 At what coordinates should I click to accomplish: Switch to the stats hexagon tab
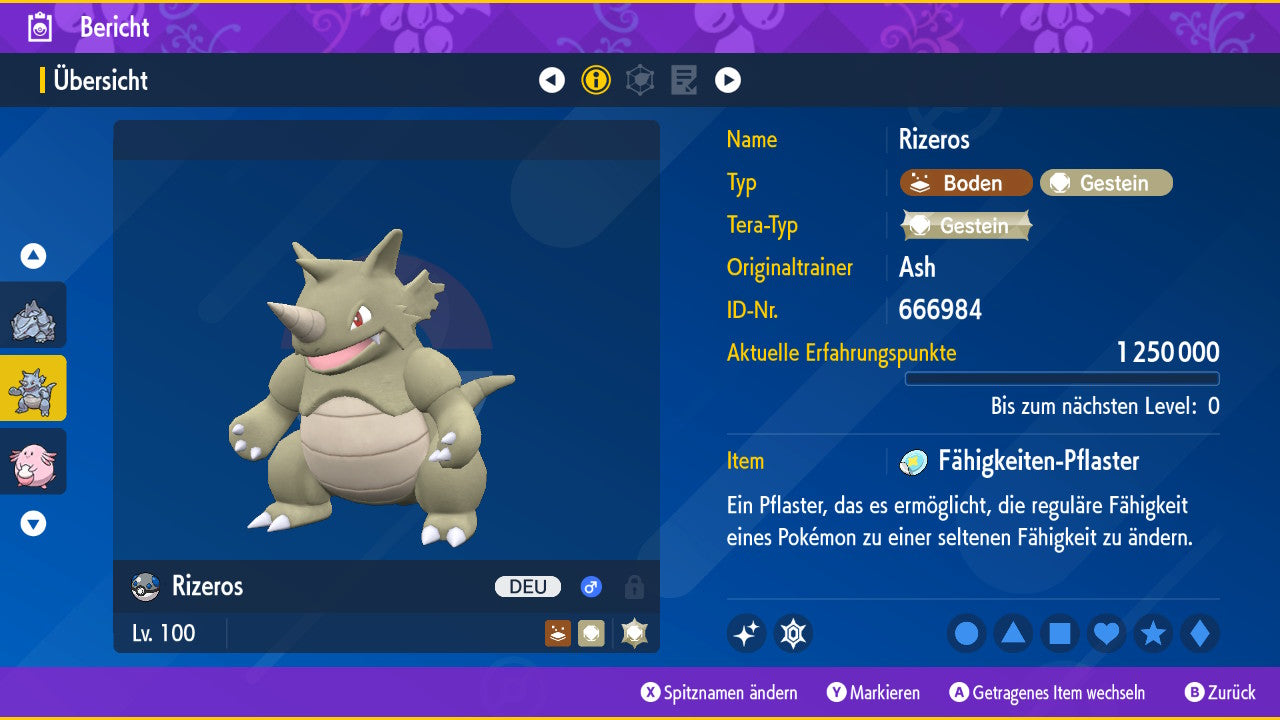pyautogui.click(x=640, y=80)
